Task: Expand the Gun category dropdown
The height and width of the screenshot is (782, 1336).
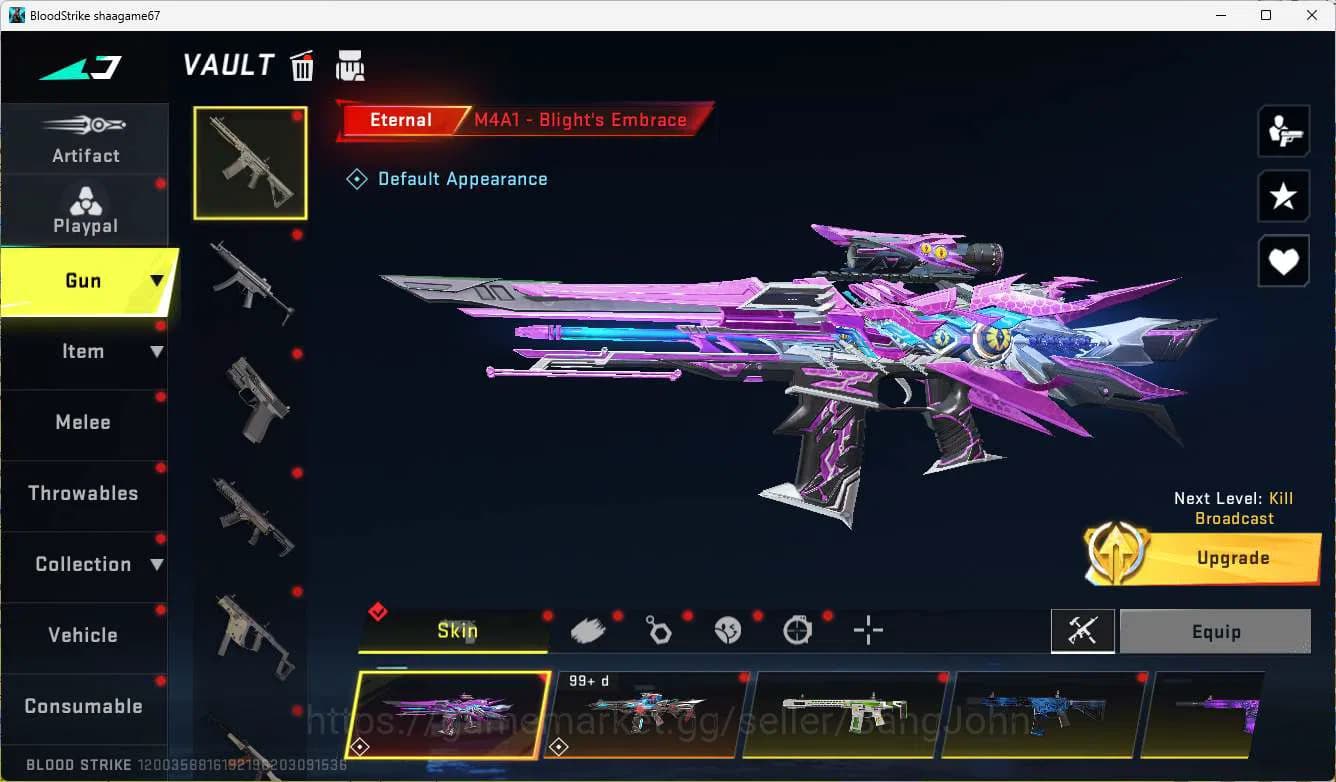Action: 155,281
